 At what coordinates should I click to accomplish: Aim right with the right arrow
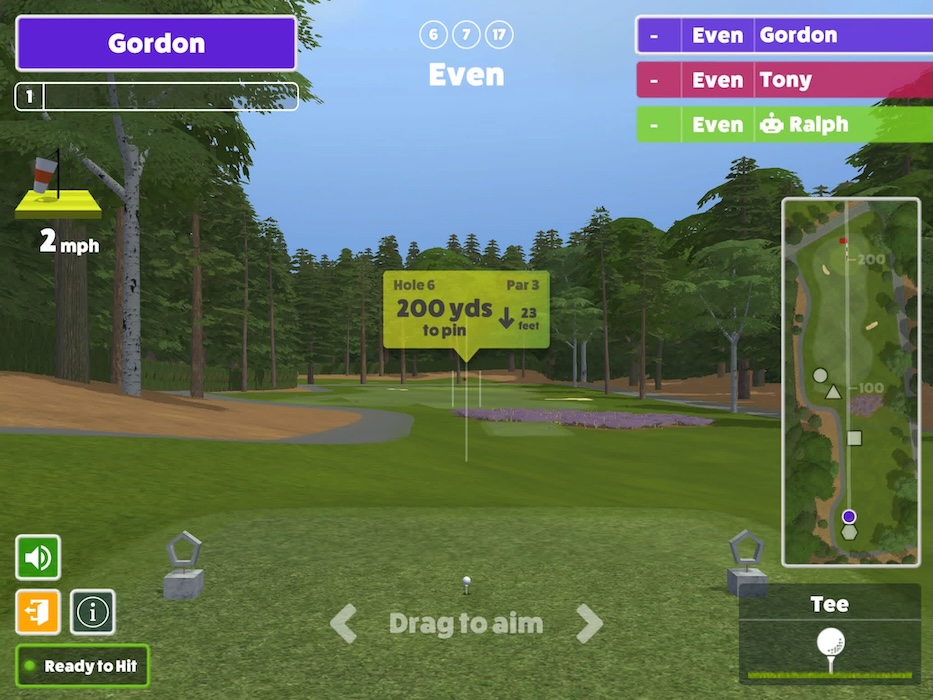click(x=589, y=624)
